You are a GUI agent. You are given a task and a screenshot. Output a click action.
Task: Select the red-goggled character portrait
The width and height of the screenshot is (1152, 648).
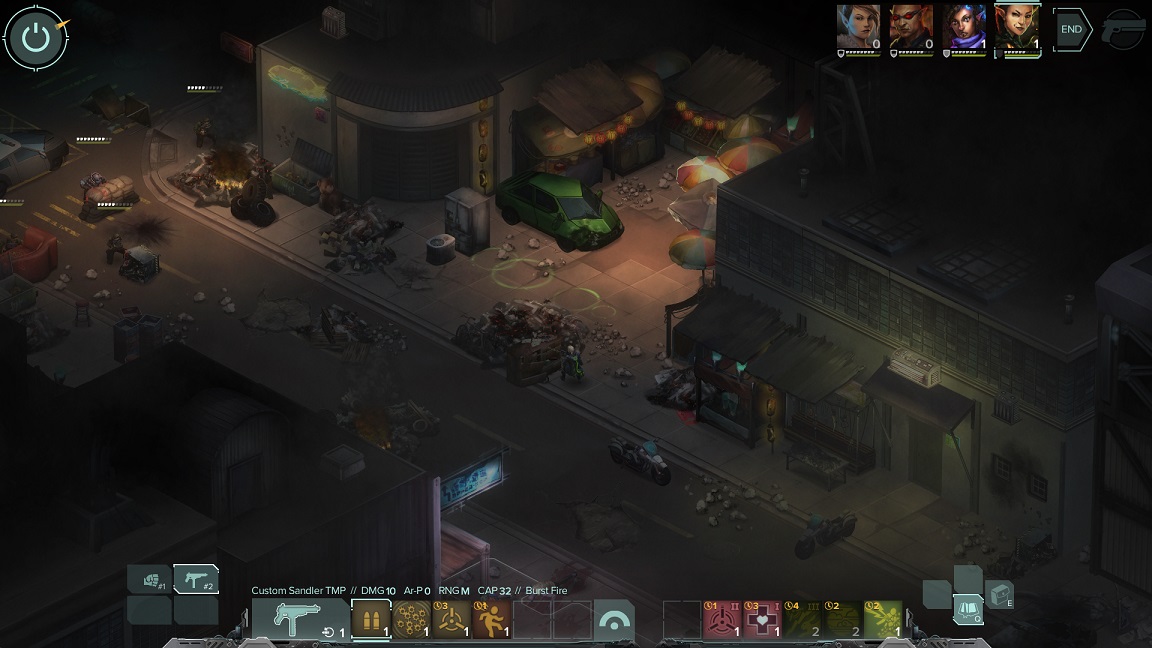tap(911, 27)
